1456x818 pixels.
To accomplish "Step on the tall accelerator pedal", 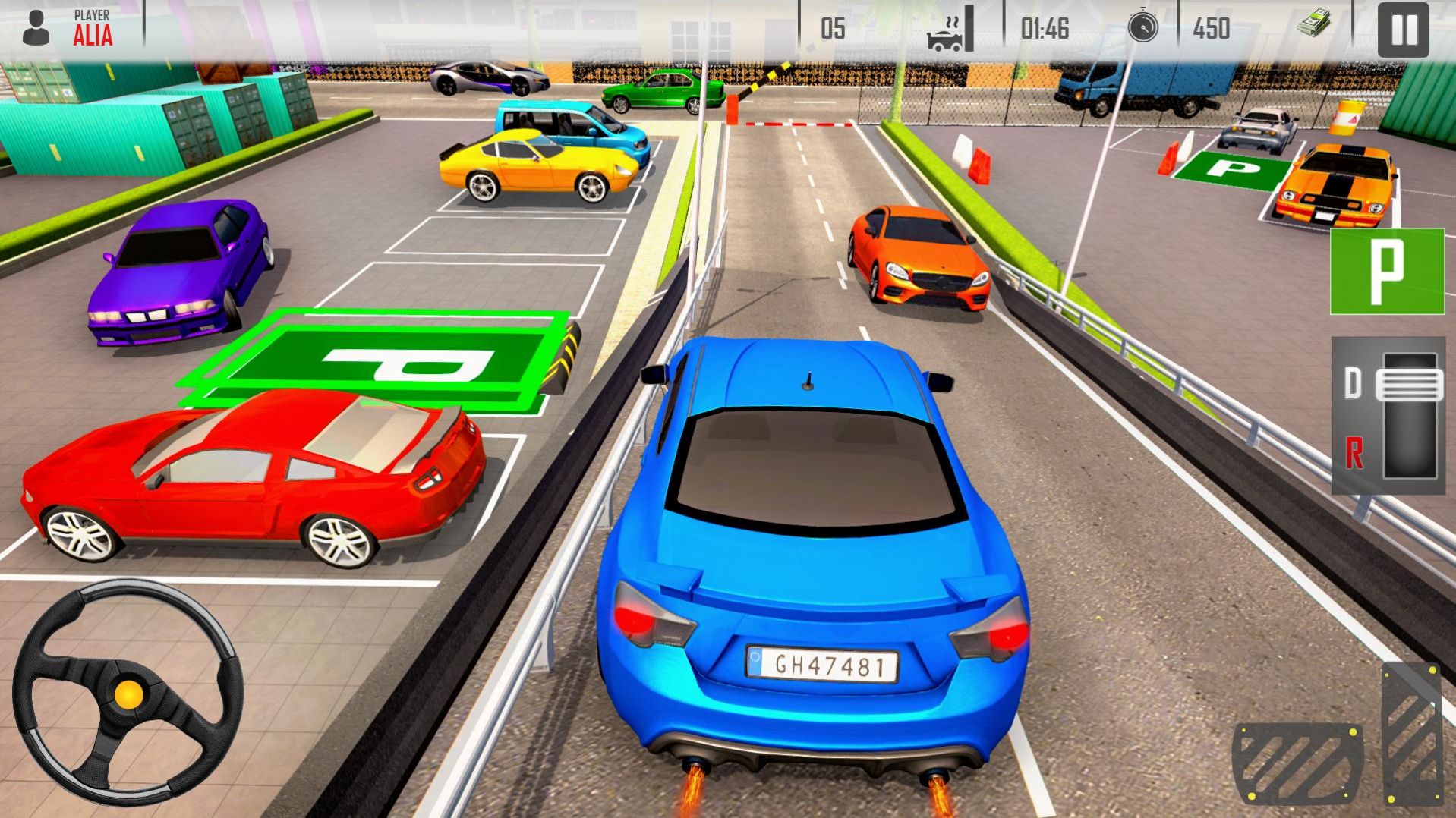I will coord(1412,732).
